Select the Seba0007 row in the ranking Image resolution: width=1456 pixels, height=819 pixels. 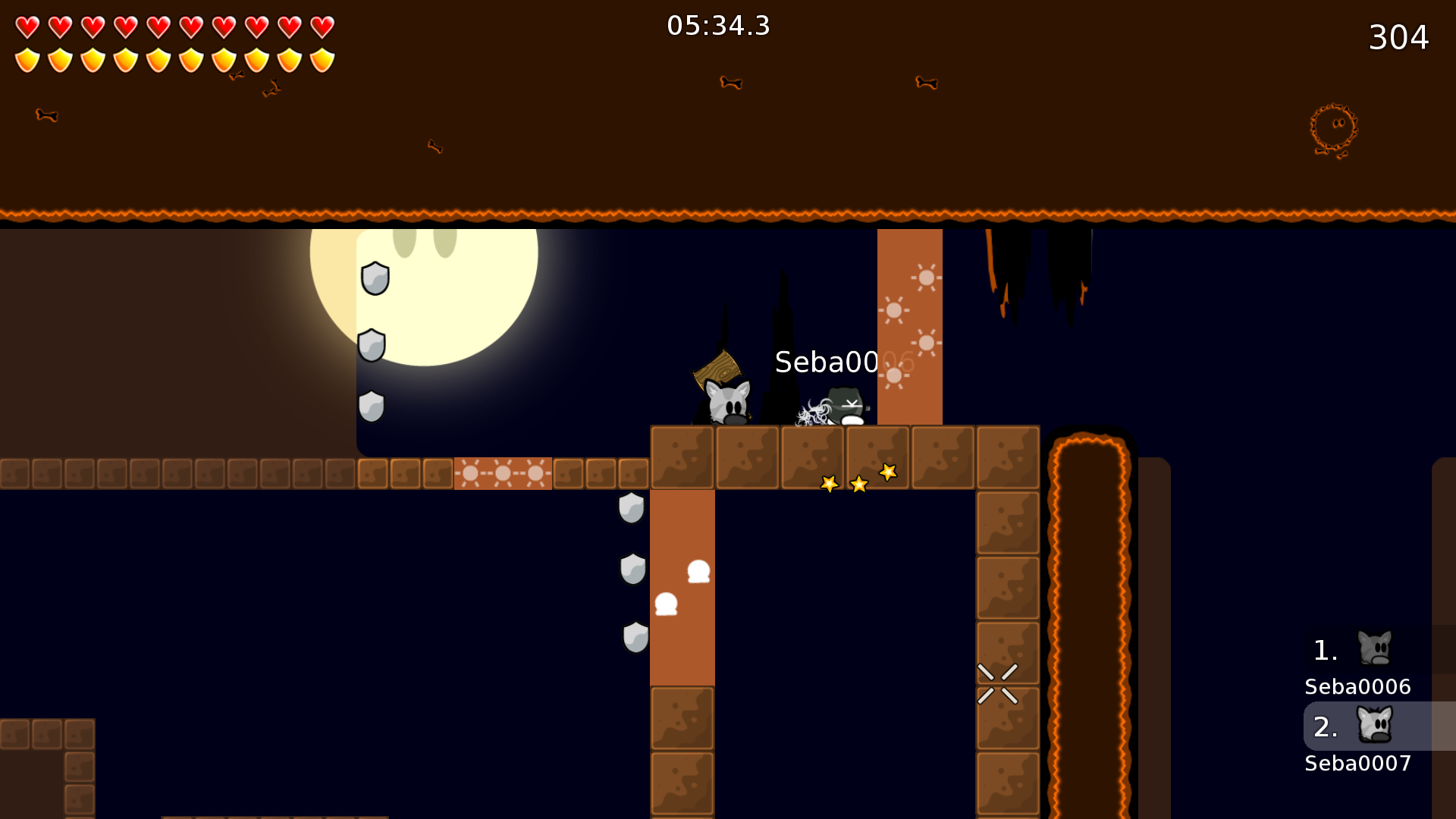point(1365,739)
